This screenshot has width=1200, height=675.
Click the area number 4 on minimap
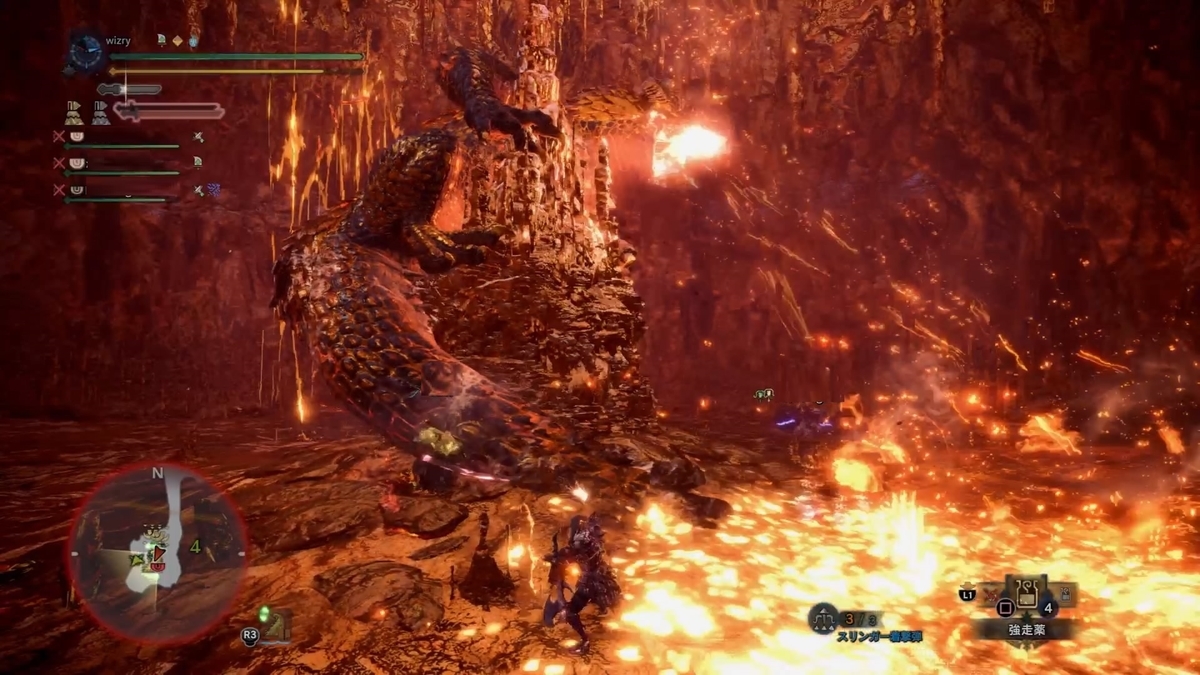click(195, 546)
